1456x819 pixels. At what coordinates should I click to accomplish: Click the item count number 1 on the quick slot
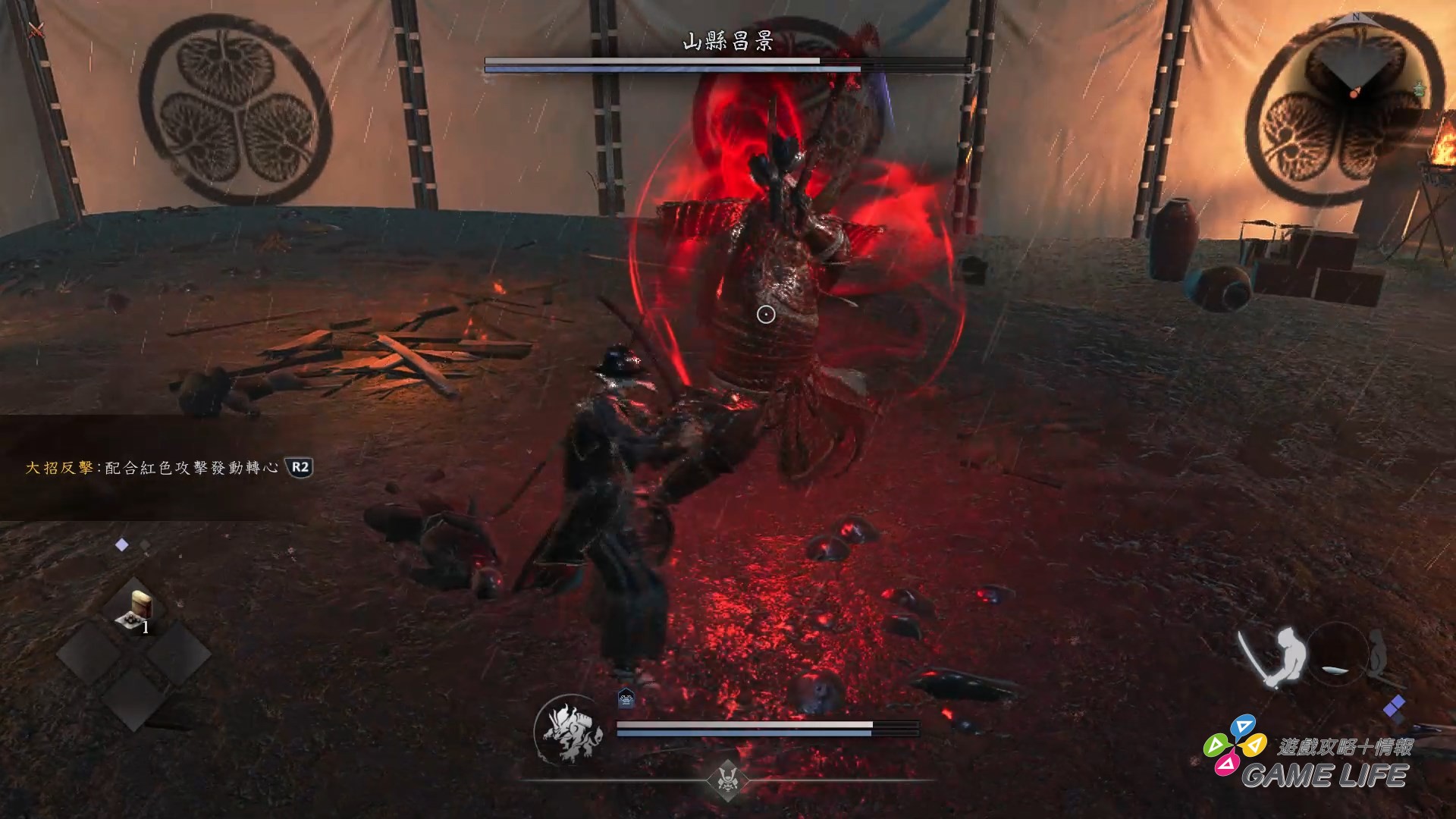pos(145,626)
